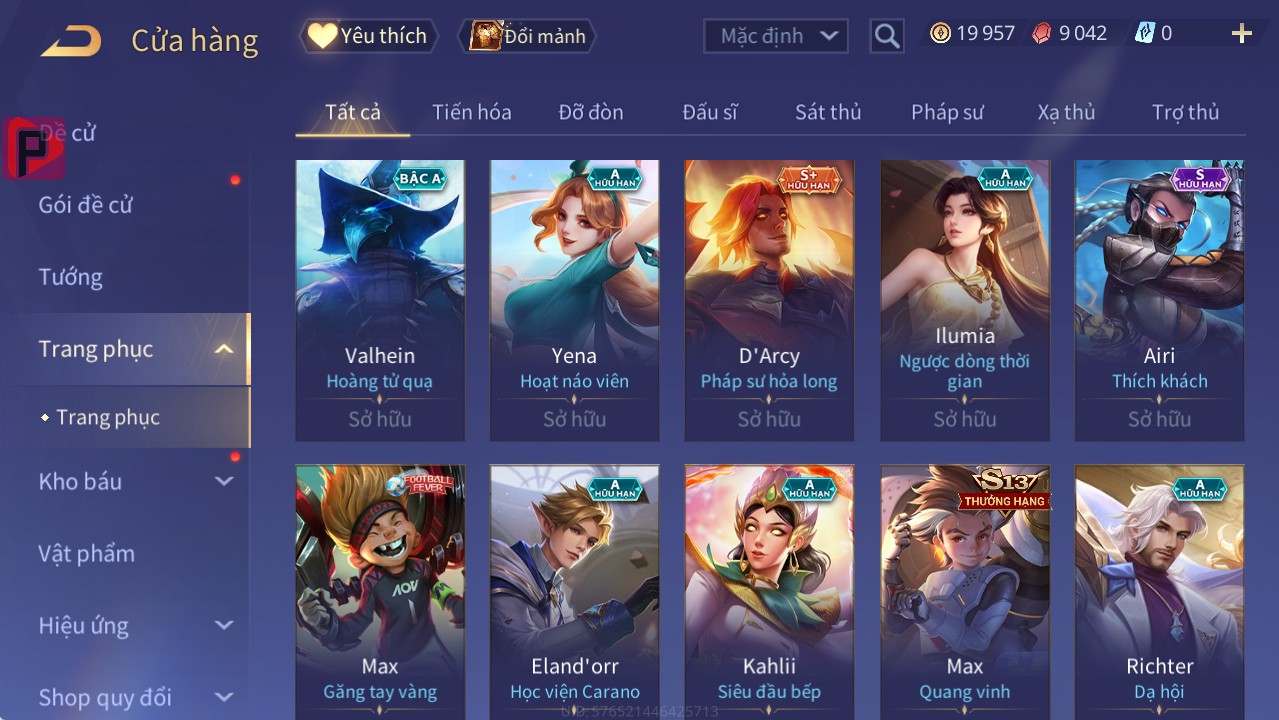Choose the Xạ thủ tab

(1066, 112)
